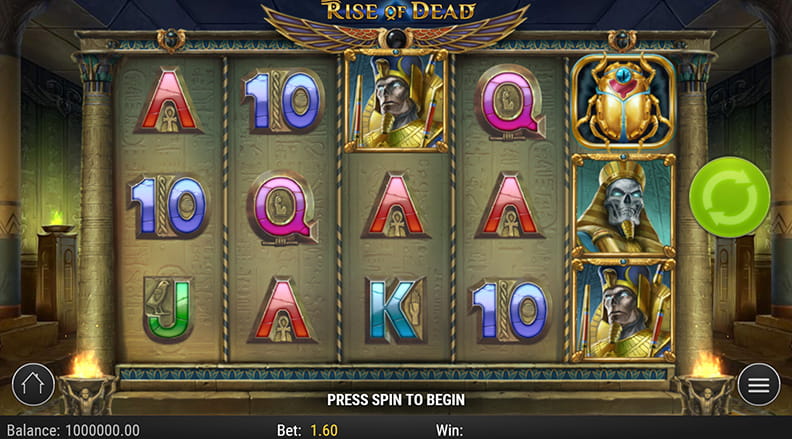The width and height of the screenshot is (792, 439).
Task: Go to the home lobby
Action: (x=33, y=384)
